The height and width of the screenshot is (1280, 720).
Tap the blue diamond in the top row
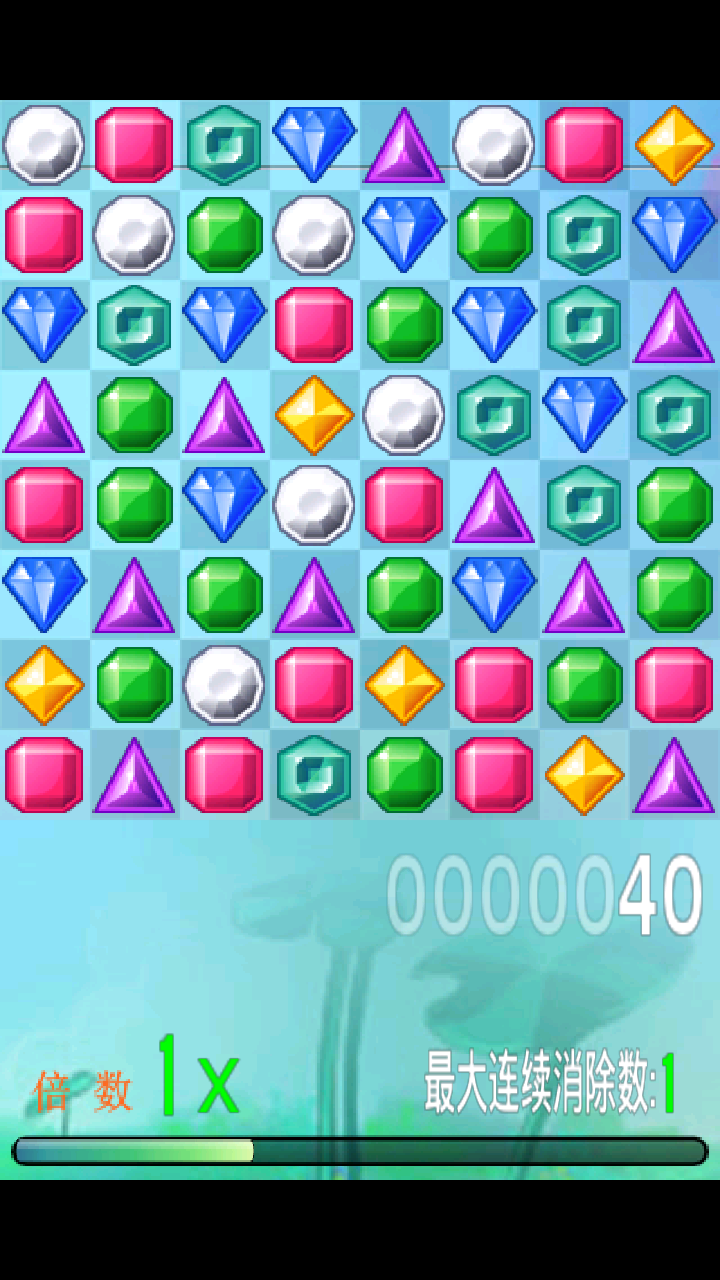click(314, 145)
